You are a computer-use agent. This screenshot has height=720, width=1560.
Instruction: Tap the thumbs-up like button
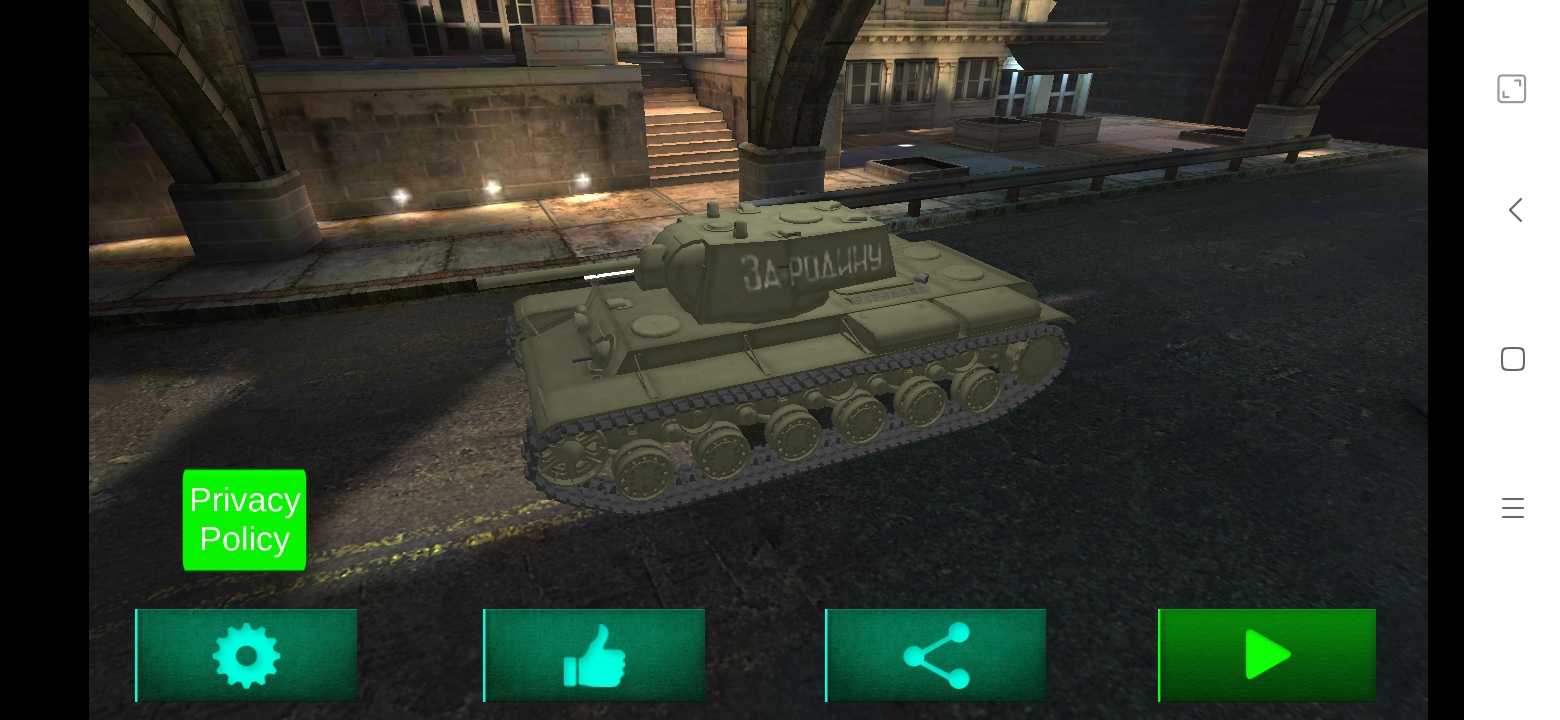(595, 655)
